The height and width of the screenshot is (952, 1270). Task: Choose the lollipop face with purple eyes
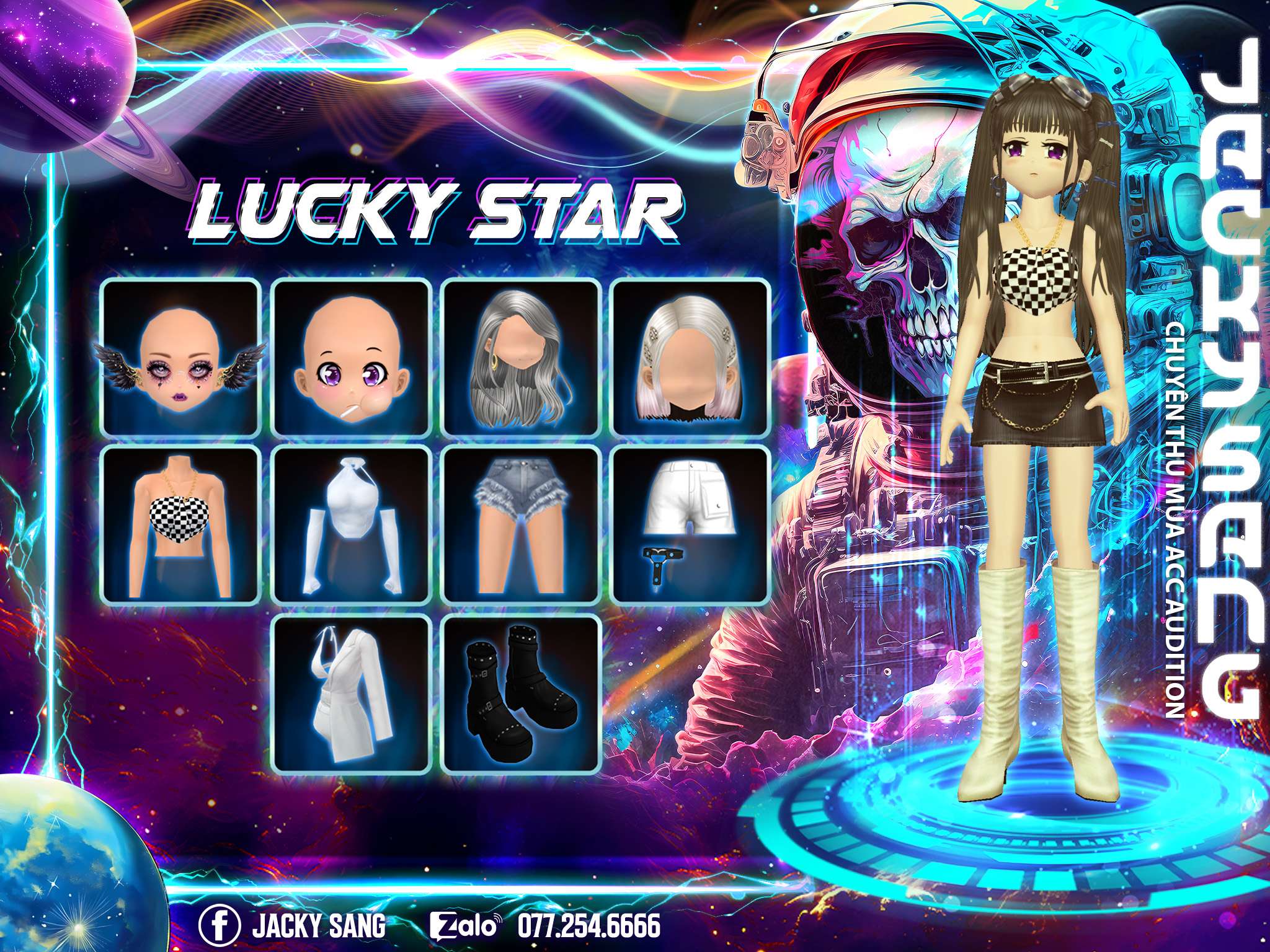tap(352, 358)
